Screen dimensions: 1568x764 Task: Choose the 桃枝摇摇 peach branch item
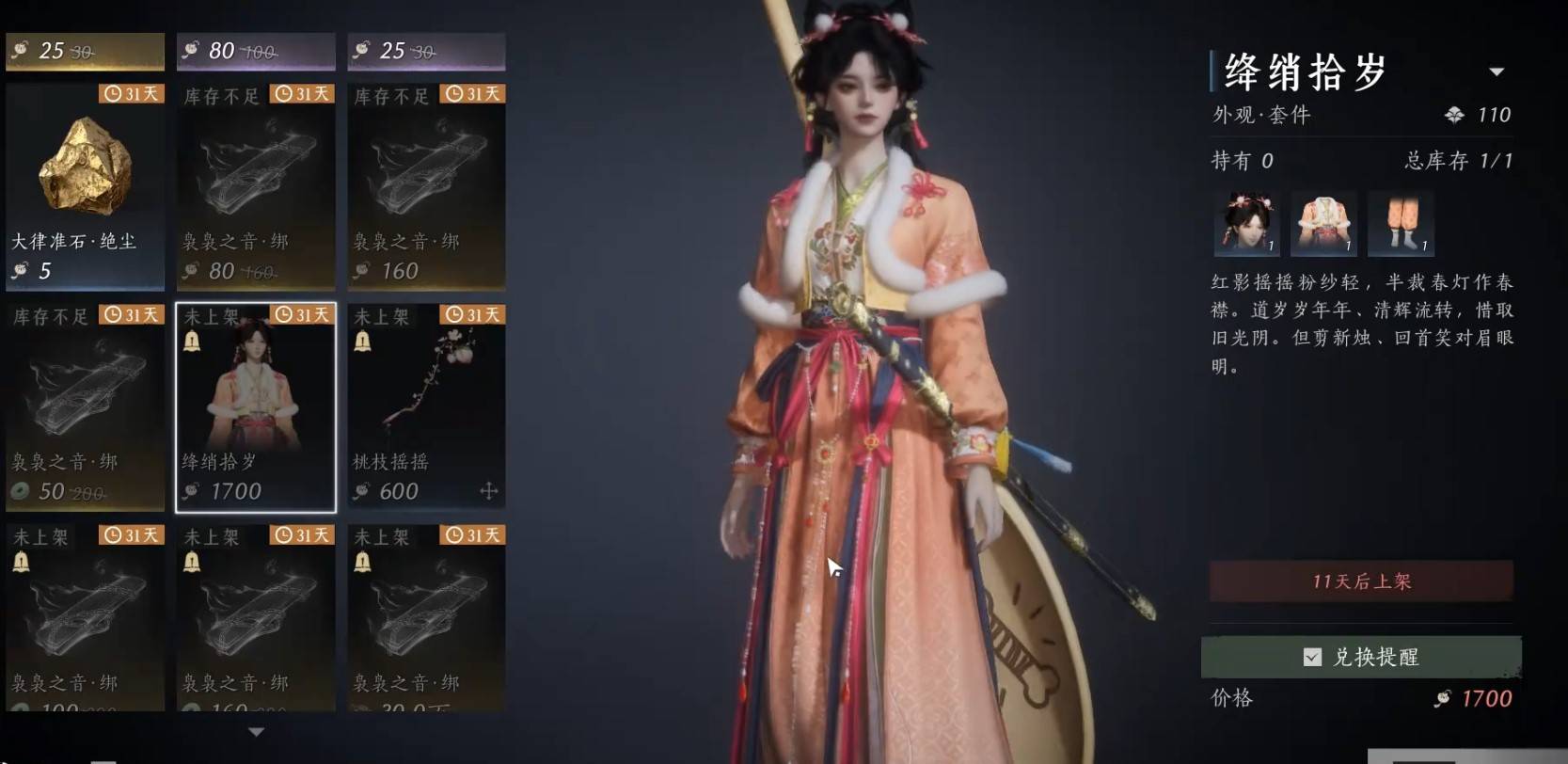pos(426,406)
